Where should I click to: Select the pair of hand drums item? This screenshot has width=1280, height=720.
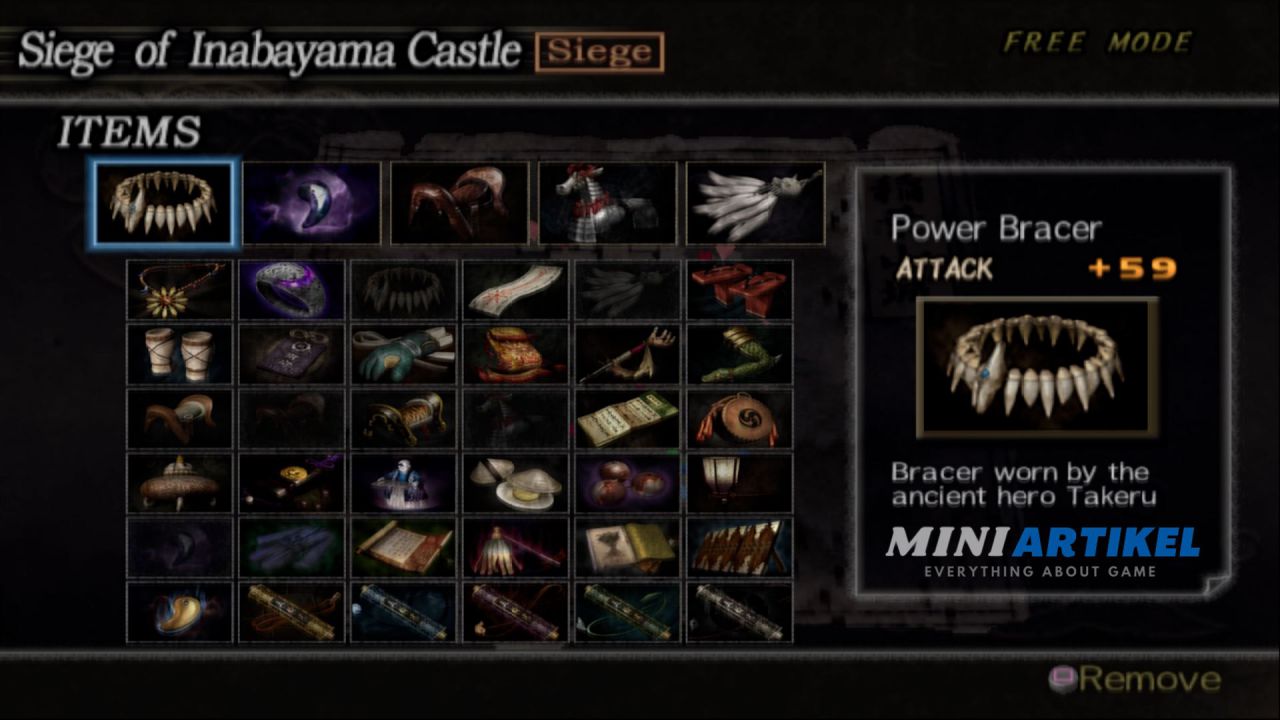pos(180,354)
